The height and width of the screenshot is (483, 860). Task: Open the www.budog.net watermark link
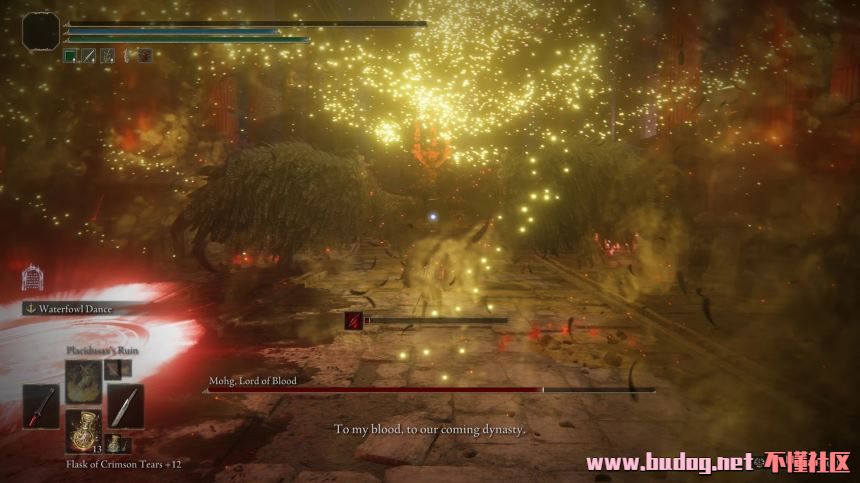coord(668,463)
